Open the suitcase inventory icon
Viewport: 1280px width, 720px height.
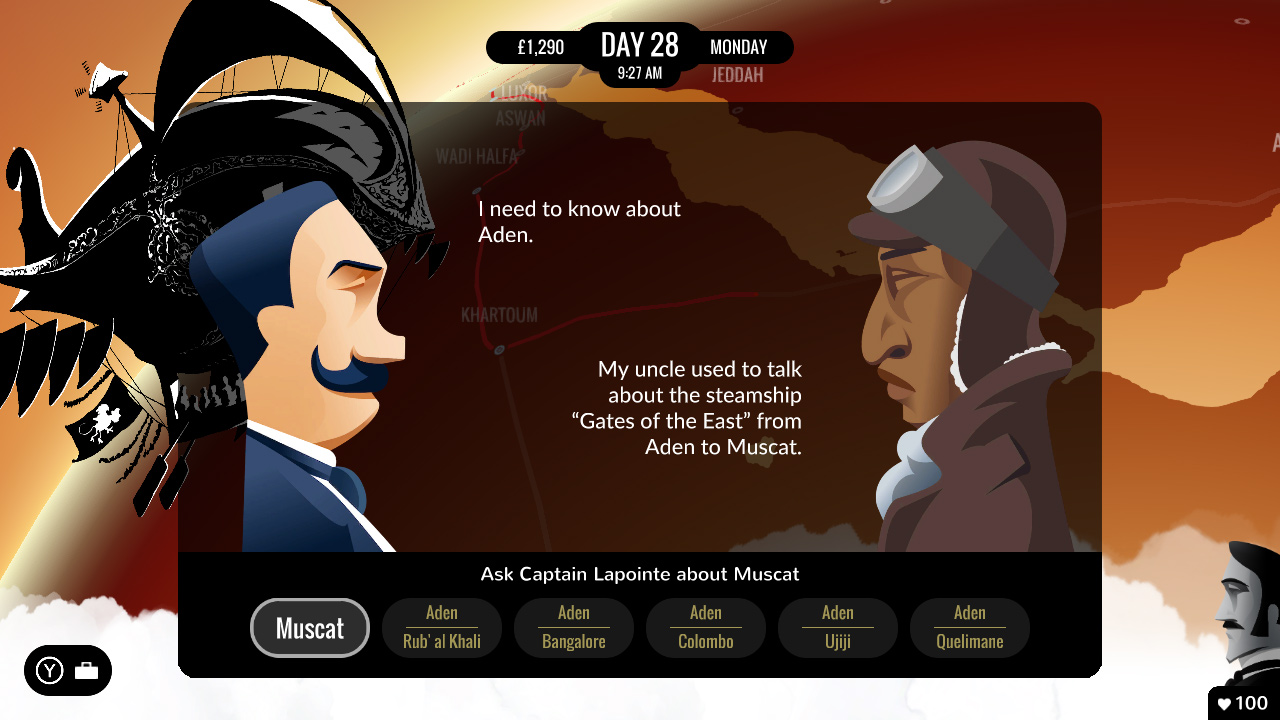(88, 671)
